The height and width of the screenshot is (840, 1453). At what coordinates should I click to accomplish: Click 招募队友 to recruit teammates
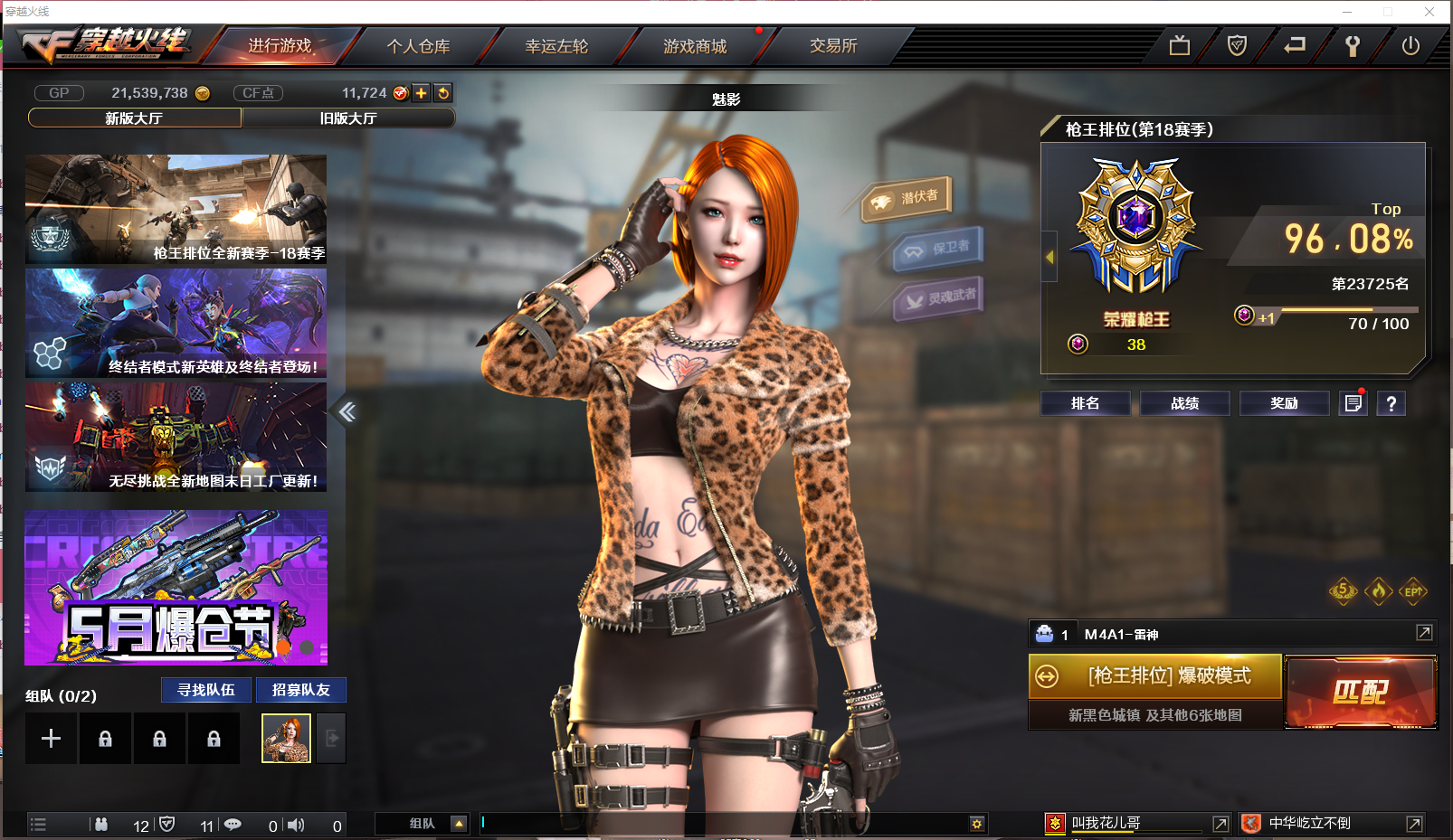[301, 690]
